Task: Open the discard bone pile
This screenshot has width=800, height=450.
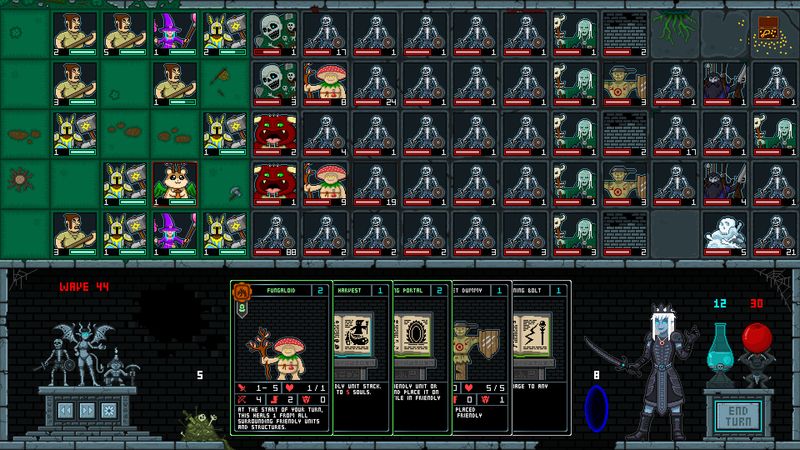Action: [x=202, y=427]
